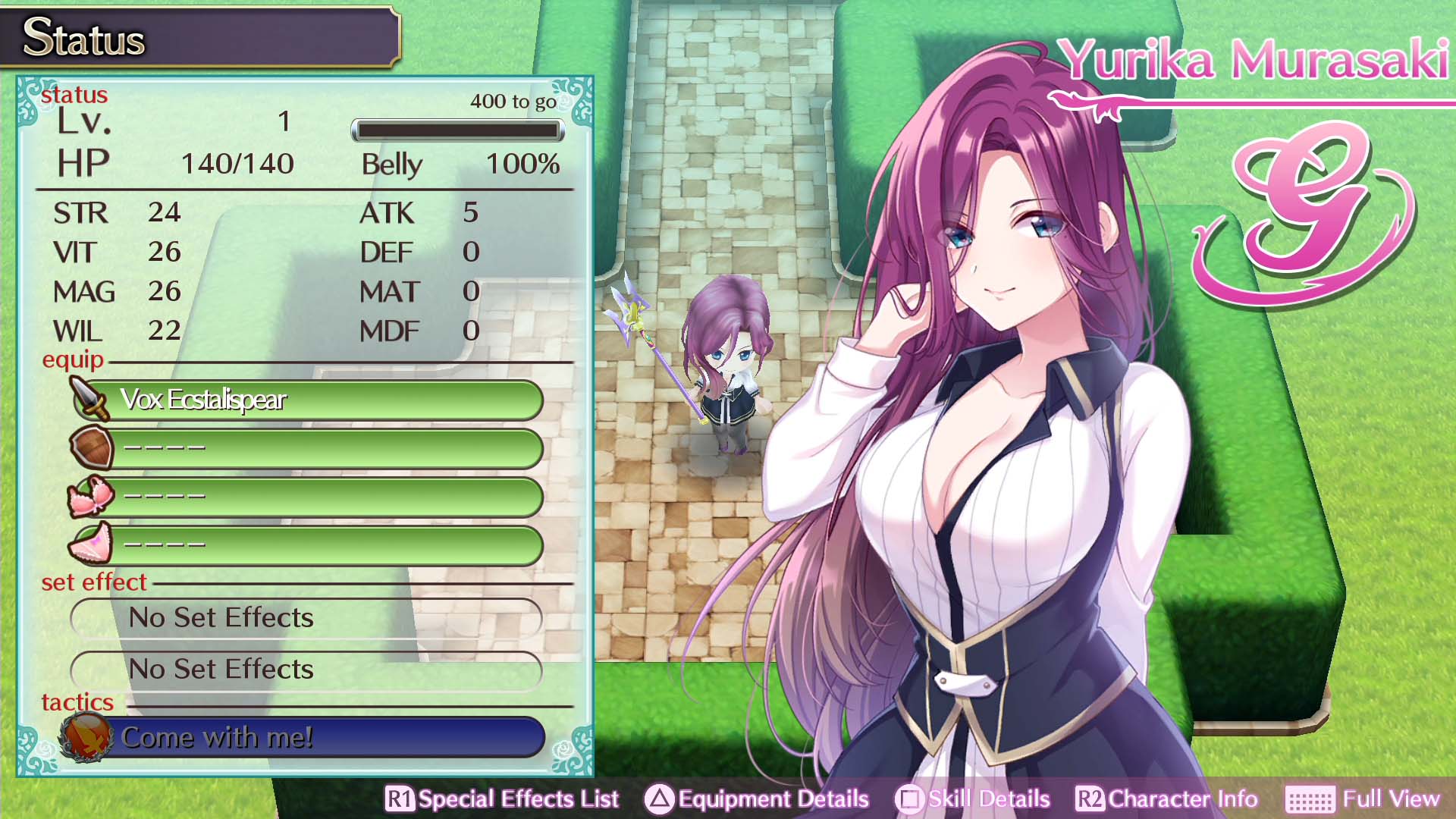Expand the set effect section header
Image resolution: width=1456 pixels, height=819 pixels.
pos(93,582)
